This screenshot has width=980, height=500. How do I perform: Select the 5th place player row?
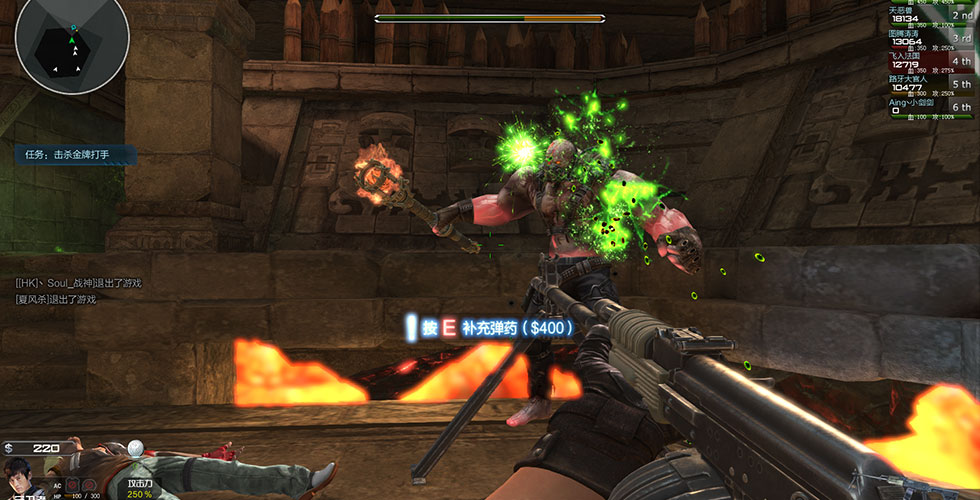930,83
